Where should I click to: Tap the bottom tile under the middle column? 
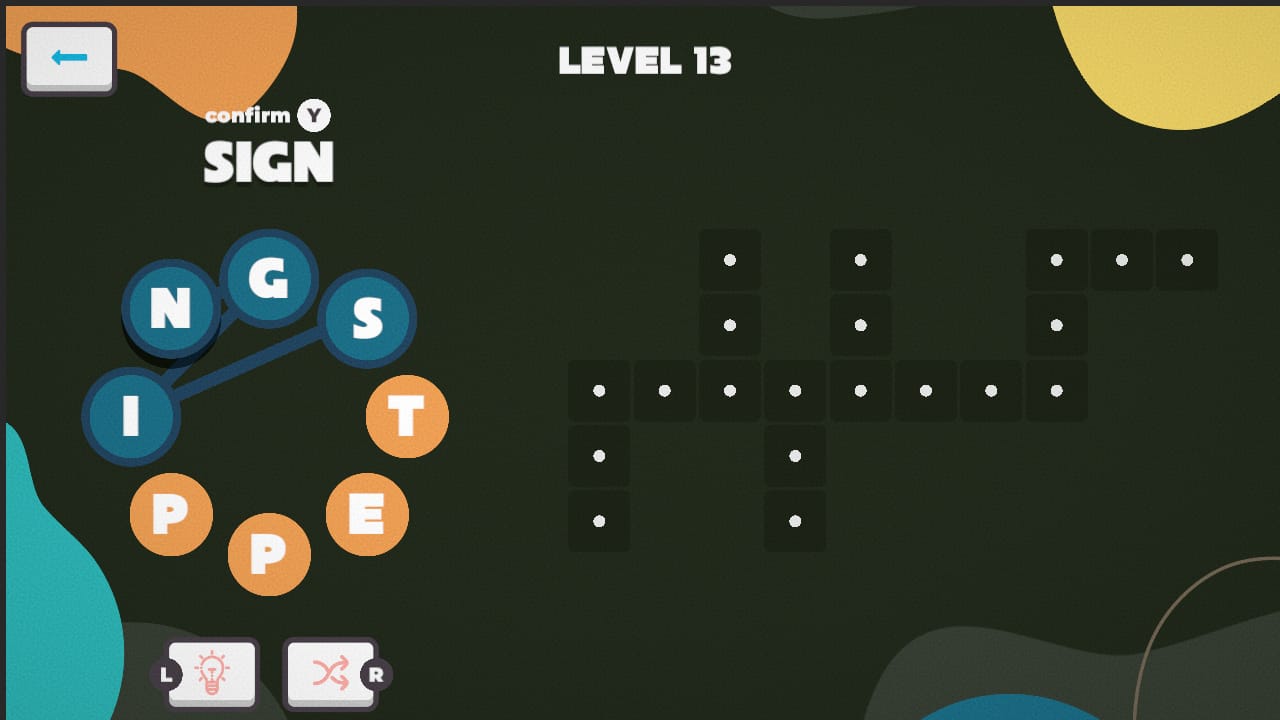[x=794, y=520]
